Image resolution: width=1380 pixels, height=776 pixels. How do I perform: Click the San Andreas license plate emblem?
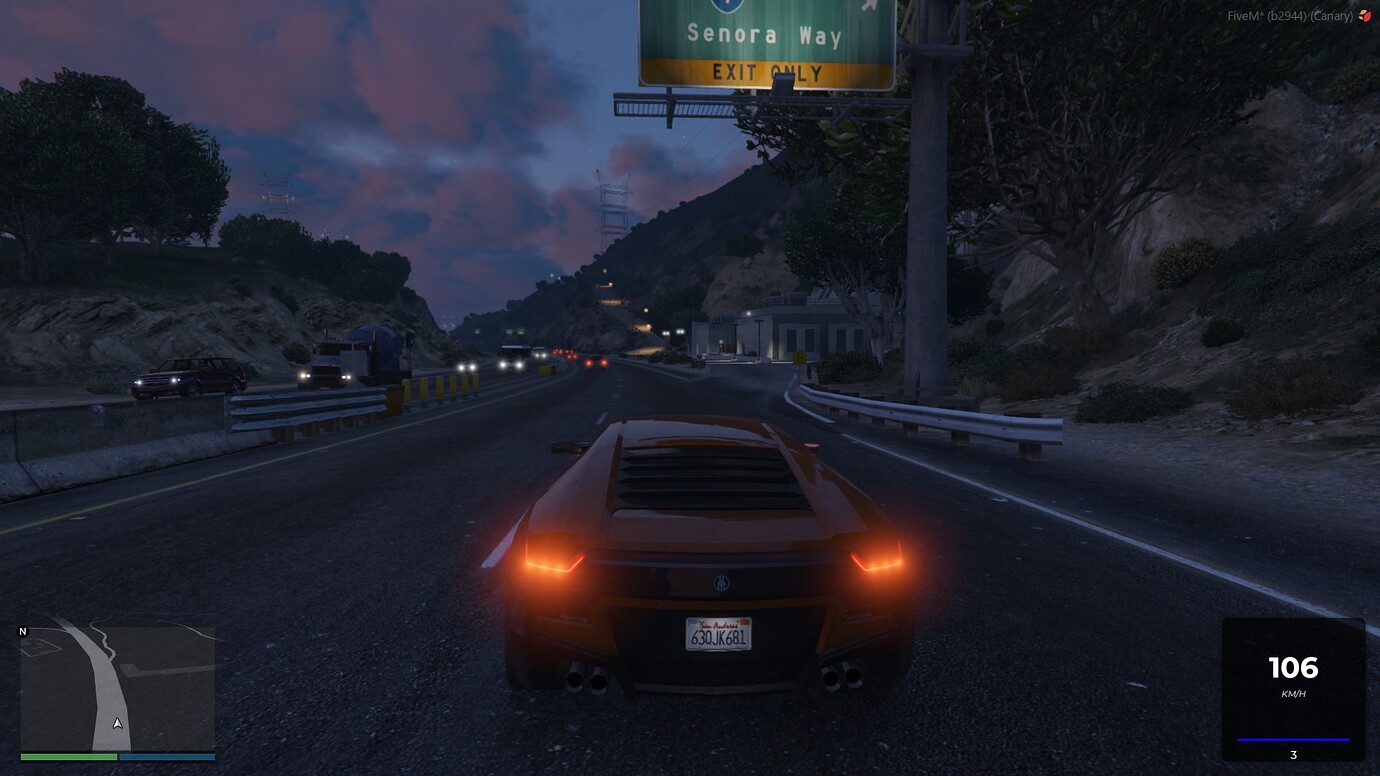717,624
